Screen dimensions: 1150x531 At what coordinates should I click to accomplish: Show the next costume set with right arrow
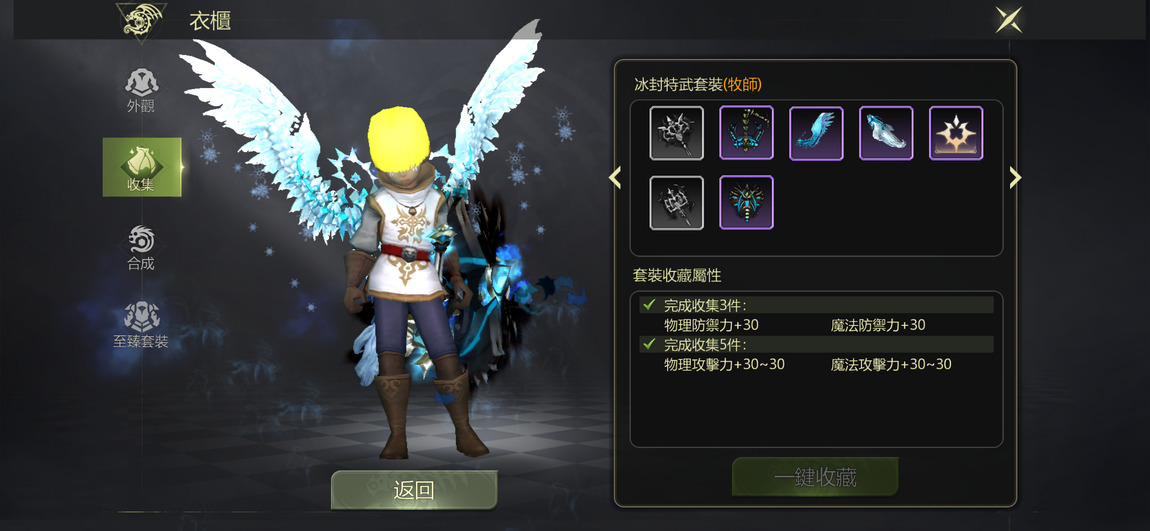[x=1016, y=178]
